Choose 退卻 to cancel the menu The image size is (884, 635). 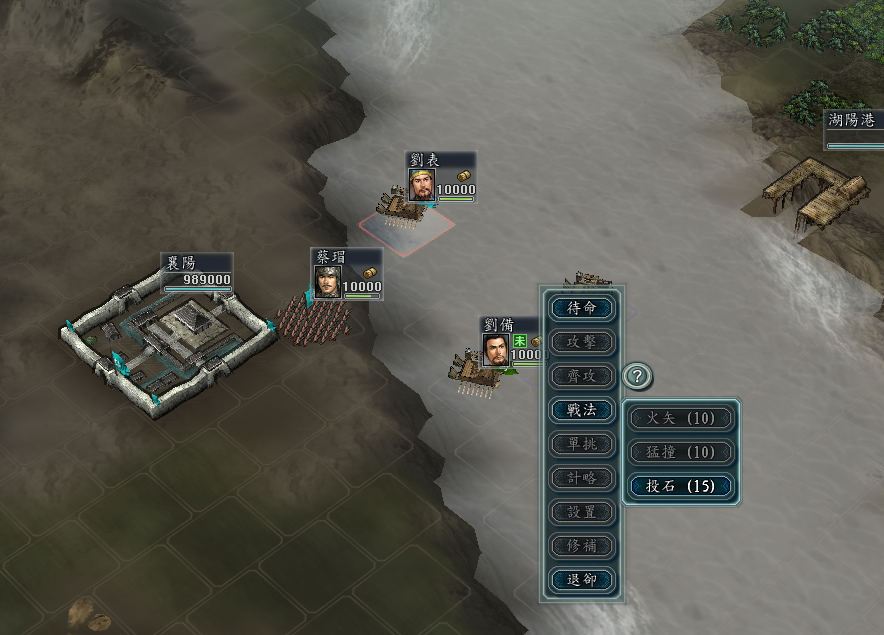click(x=582, y=580)
